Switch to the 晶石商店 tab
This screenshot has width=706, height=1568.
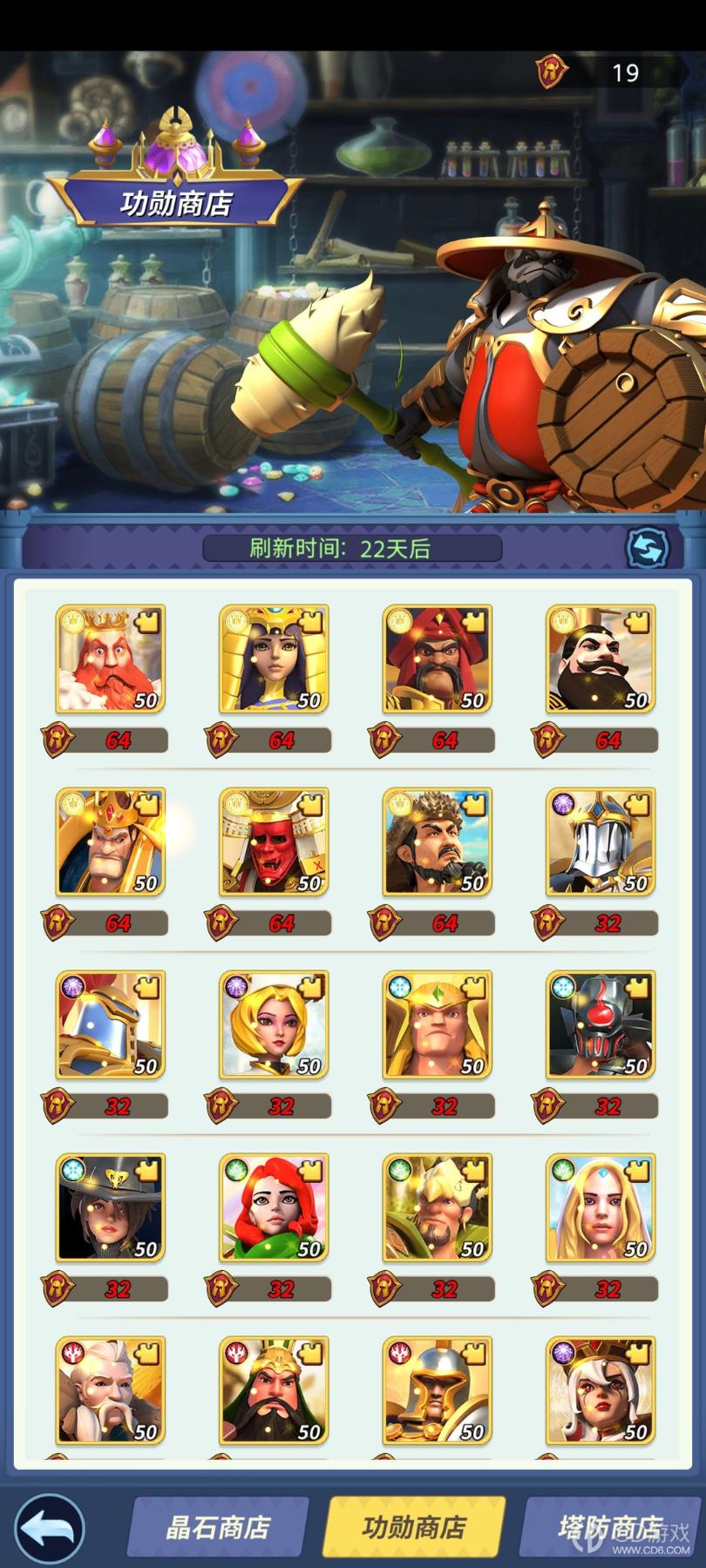tap(218, 1528)
